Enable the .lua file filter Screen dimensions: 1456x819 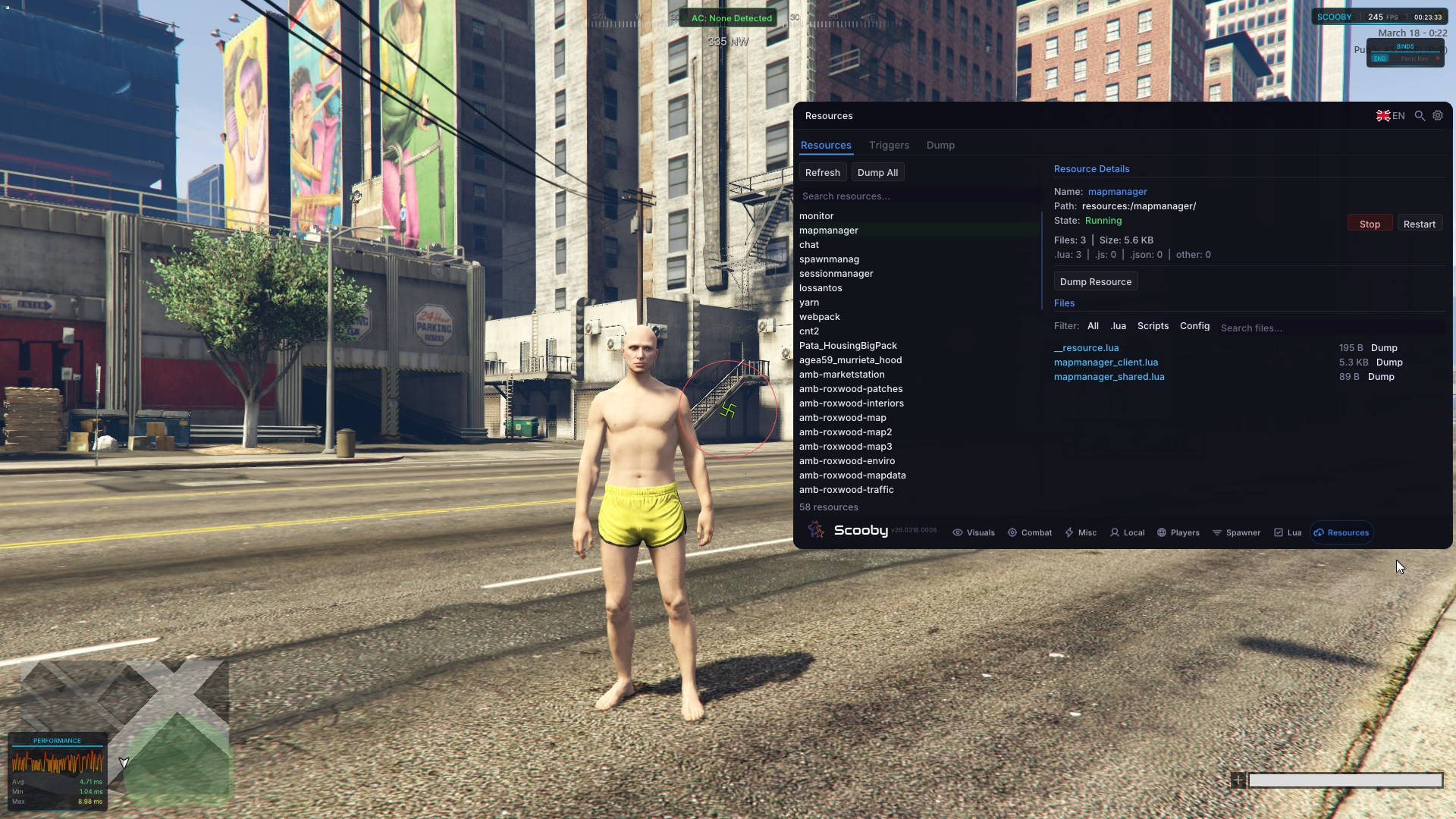coord(1118,325)
